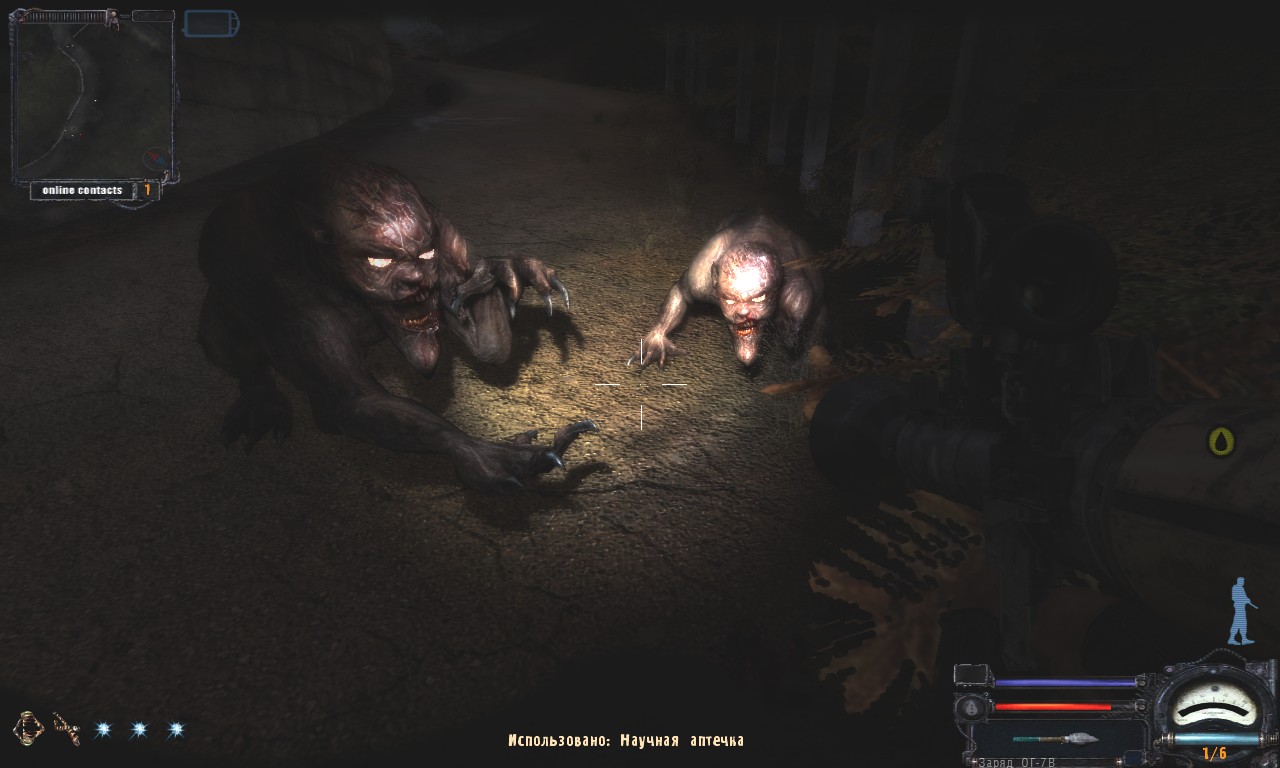This screenshot has height=768, width=1280.
Task: Click the minimap compass indicator
Action: [155, 158]
